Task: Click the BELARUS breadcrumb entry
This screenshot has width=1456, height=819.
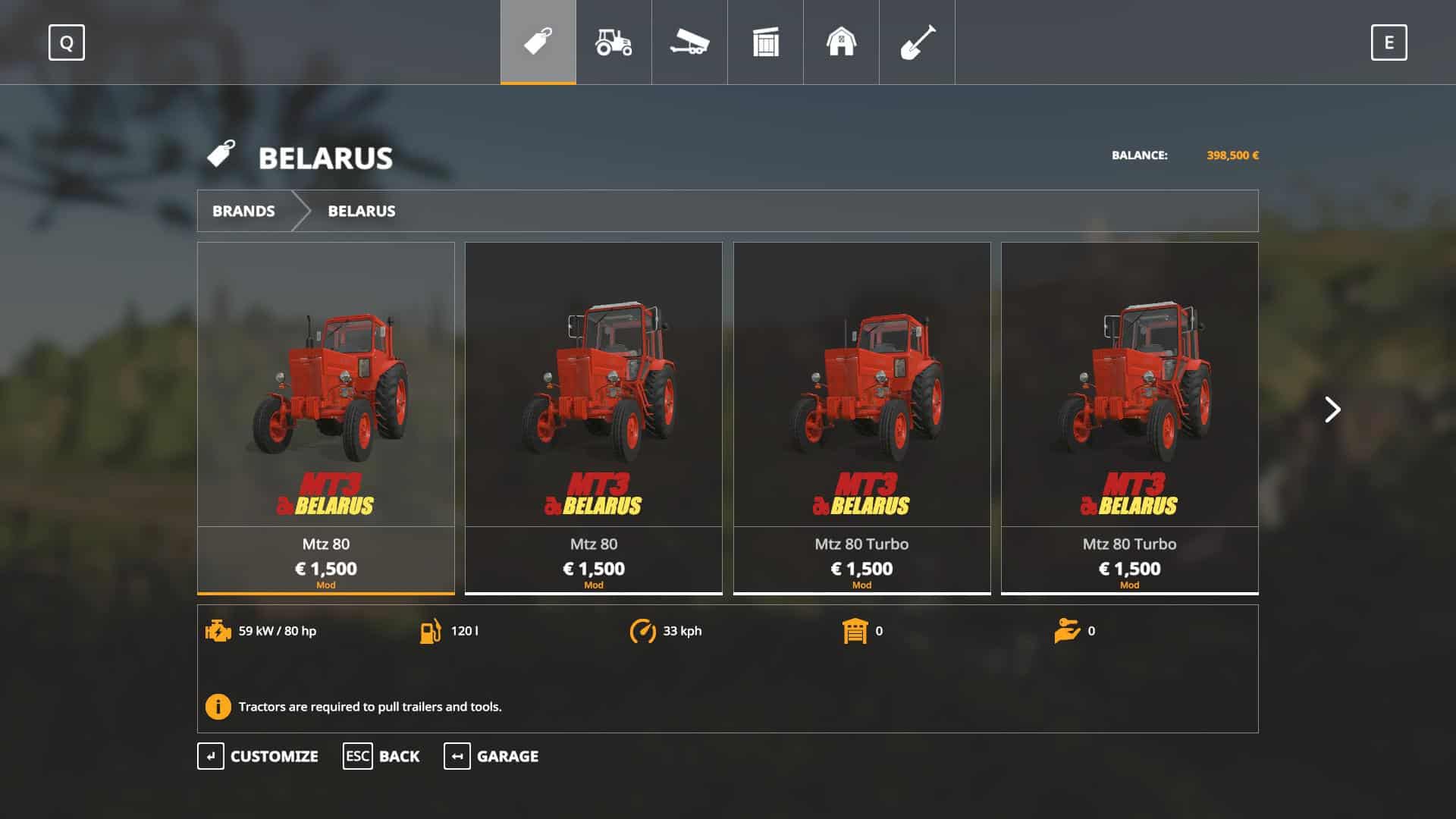Action: 361,211
